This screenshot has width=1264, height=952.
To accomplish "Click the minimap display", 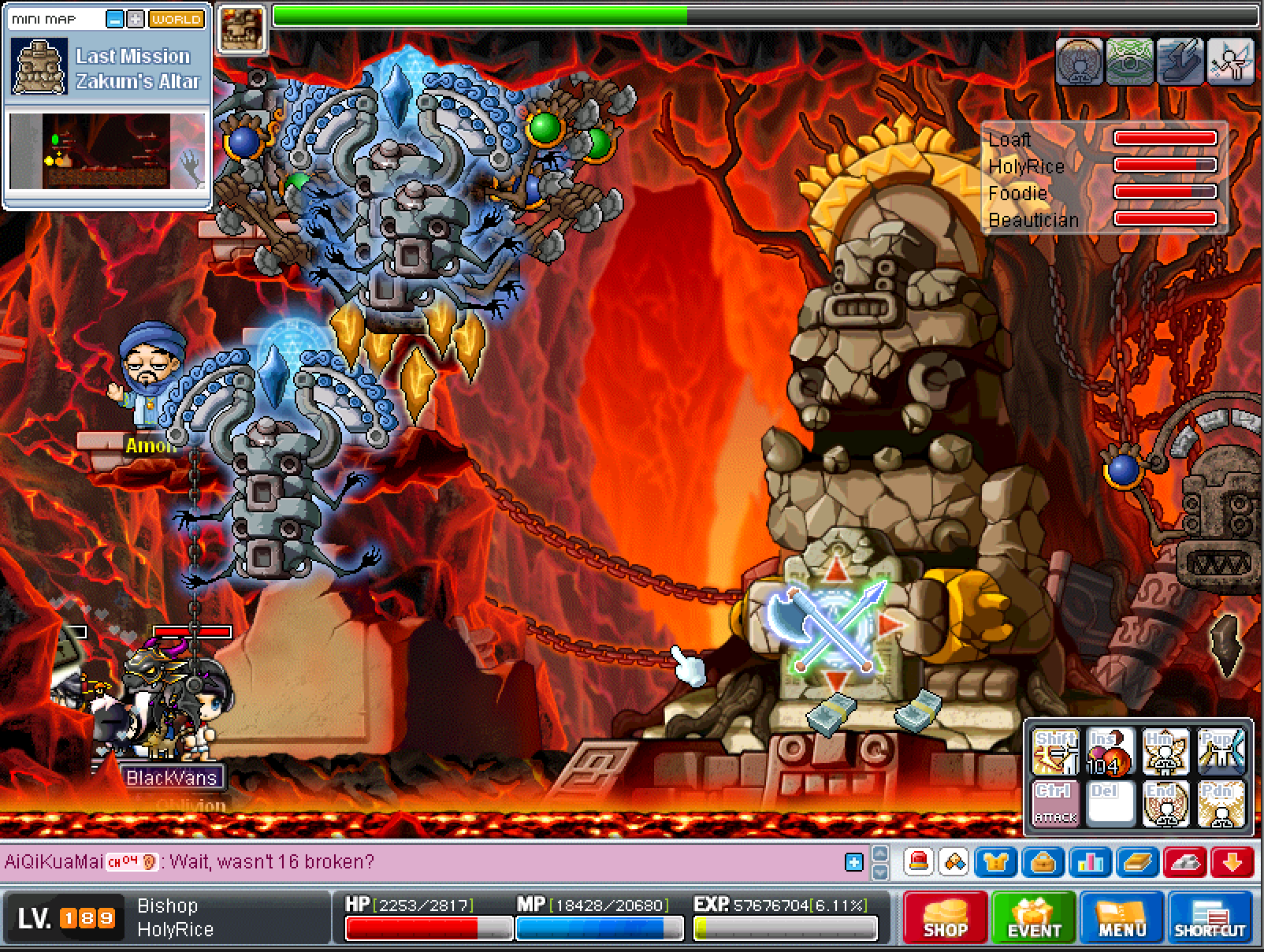I will coord(106,151).
